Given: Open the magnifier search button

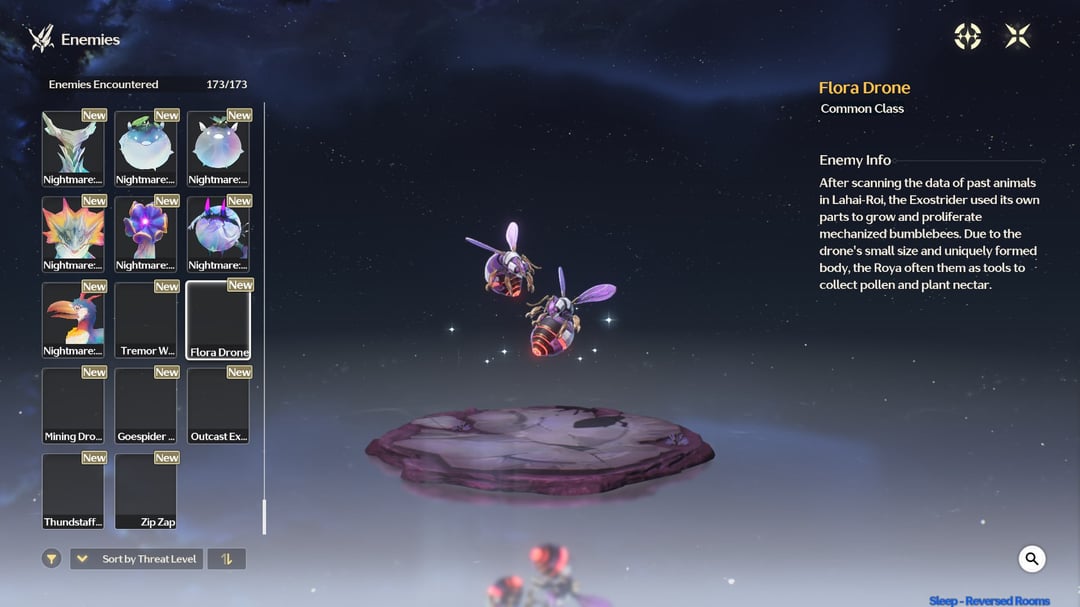Looking at the screenshot, I should tap(1031, 559).
